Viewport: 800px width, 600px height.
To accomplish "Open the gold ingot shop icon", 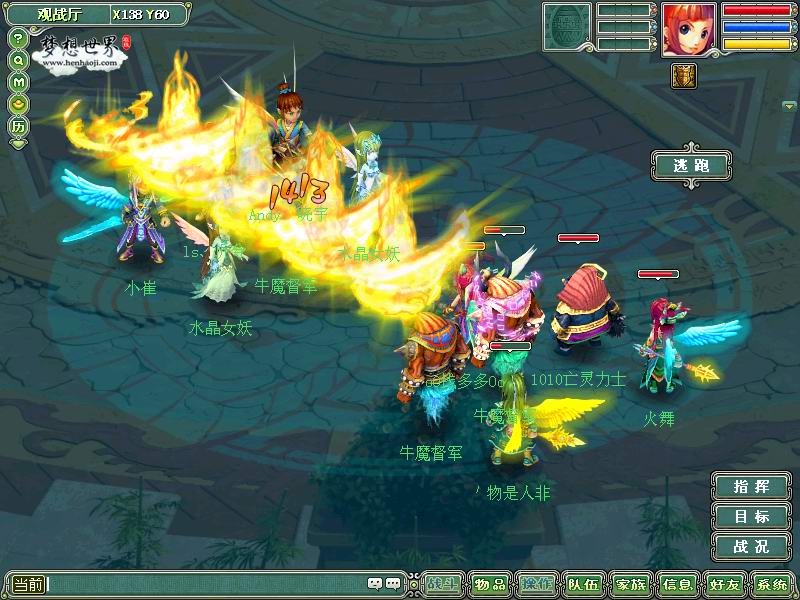I will pyautogui.click(x=18, y=103).
